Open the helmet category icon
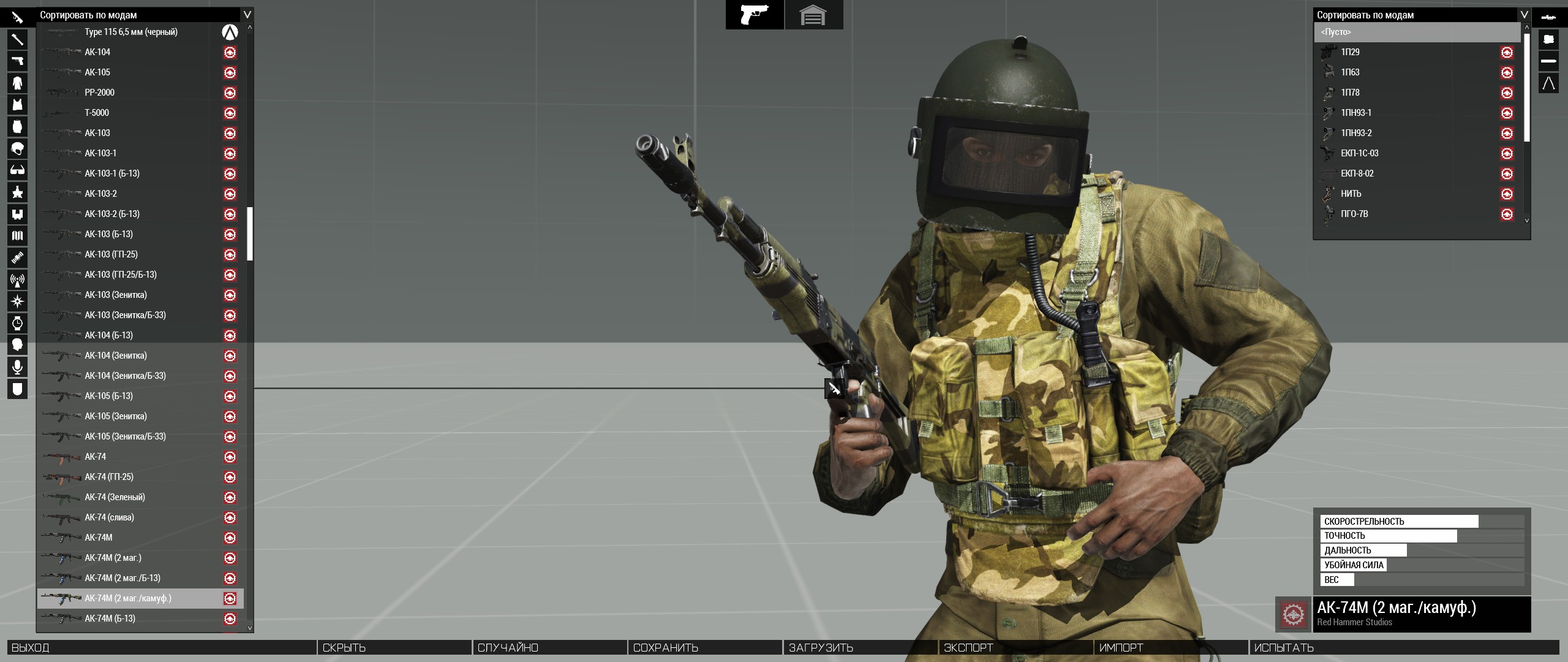Screen dimensions: 1568x662 click(17, 149)
